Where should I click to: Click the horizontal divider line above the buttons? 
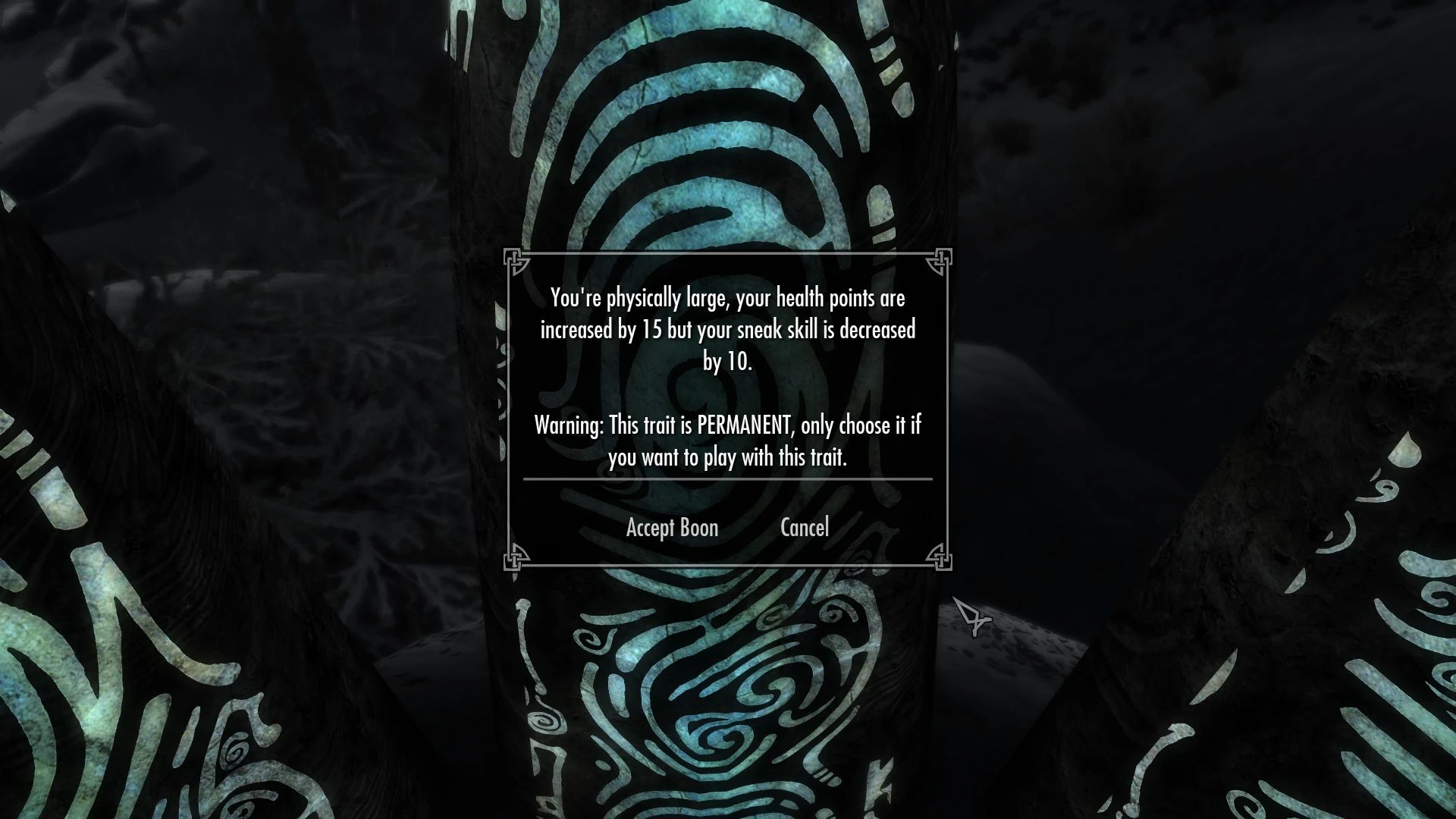click(726, 479)
